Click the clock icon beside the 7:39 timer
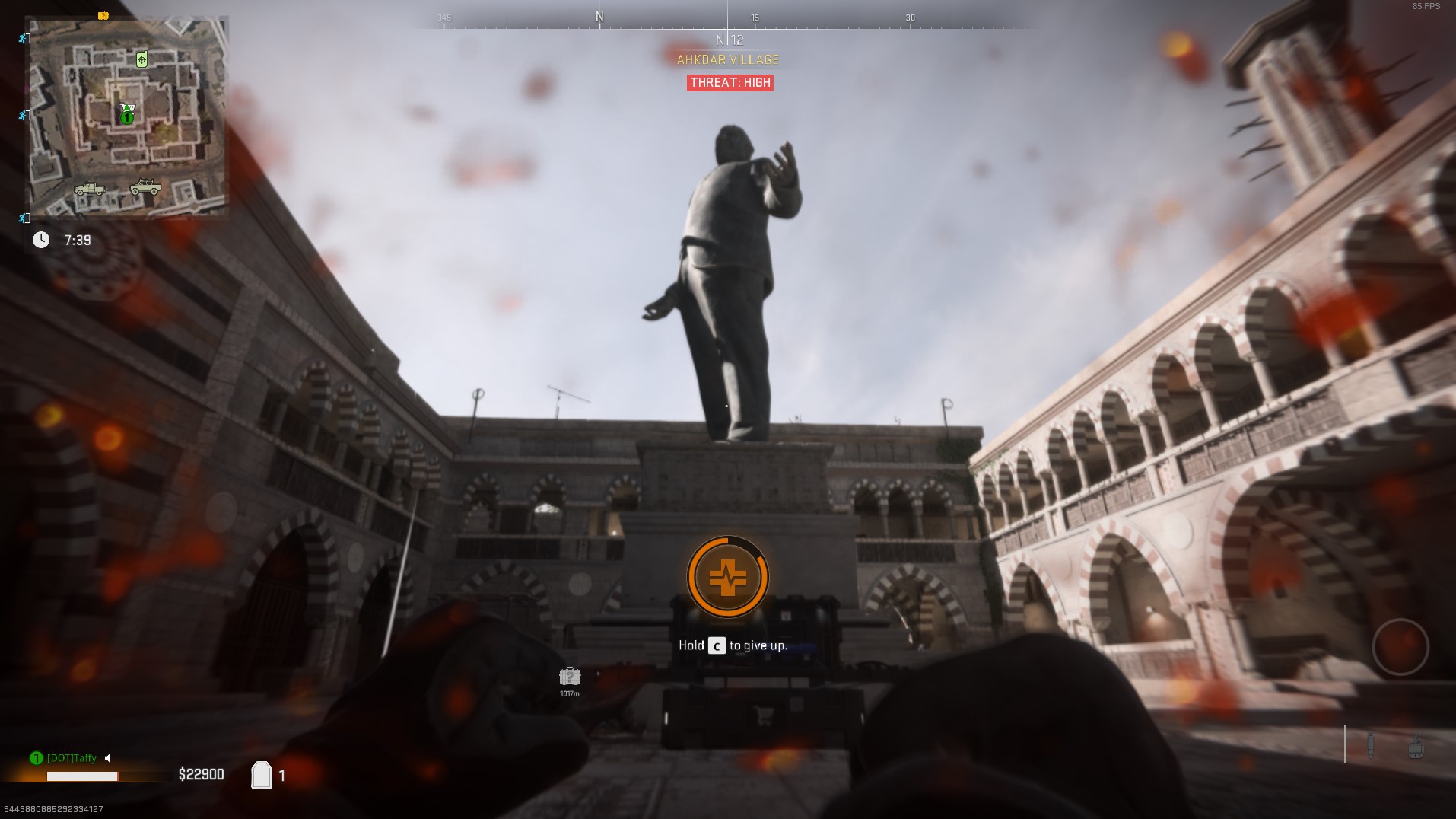Image resolution: width=1456 pixels, height=819 pixels. point(42,240)
